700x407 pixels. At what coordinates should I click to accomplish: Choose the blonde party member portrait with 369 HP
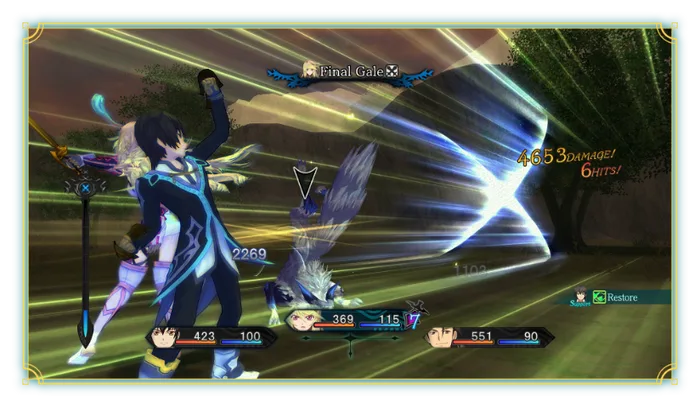[301, 320]
